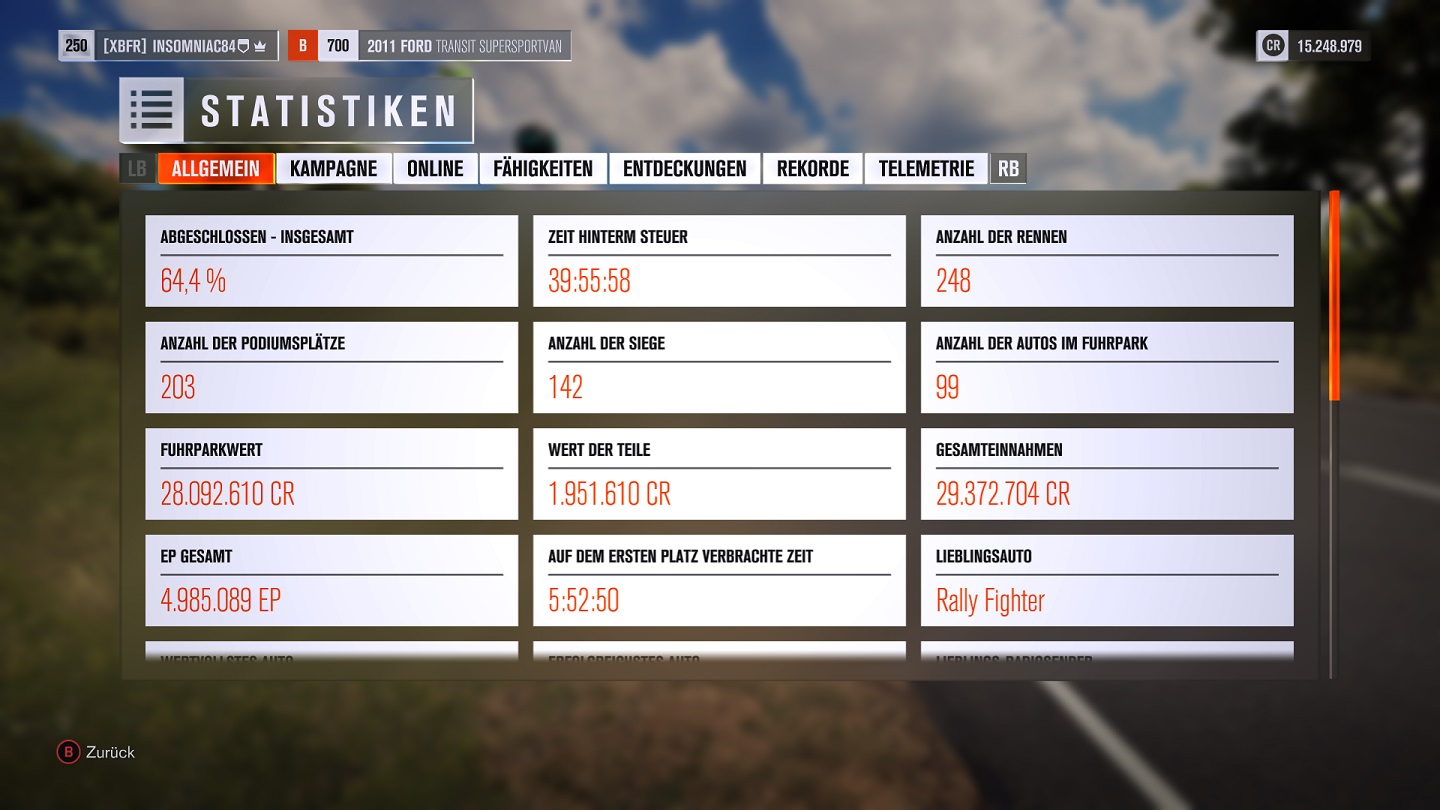Switch to the Allgemein tab
This screenshot has width=1440, height=810.
pos(215,168)
